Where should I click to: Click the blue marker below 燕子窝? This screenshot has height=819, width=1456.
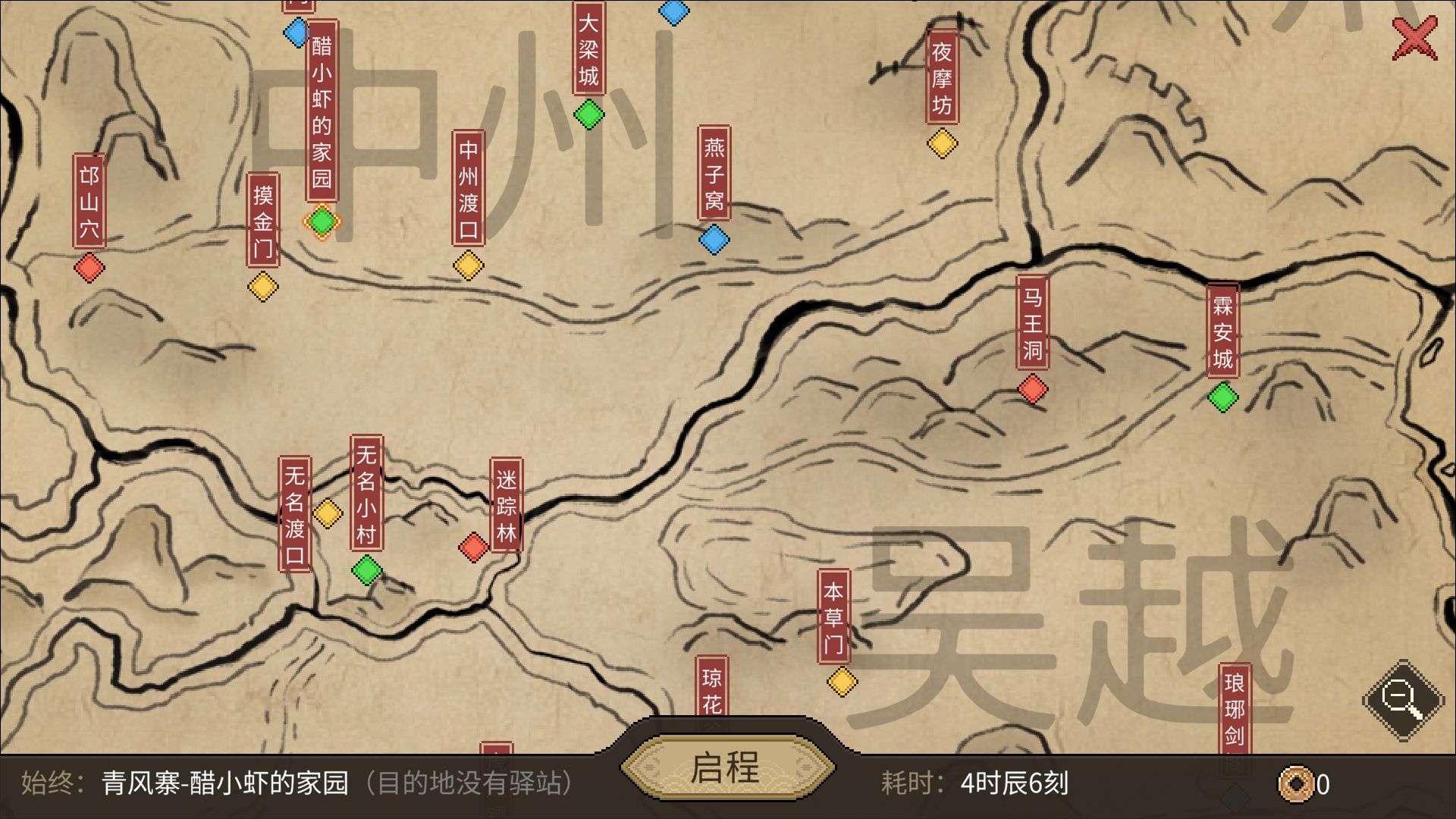pyautogui.click(x=714, y=239)
